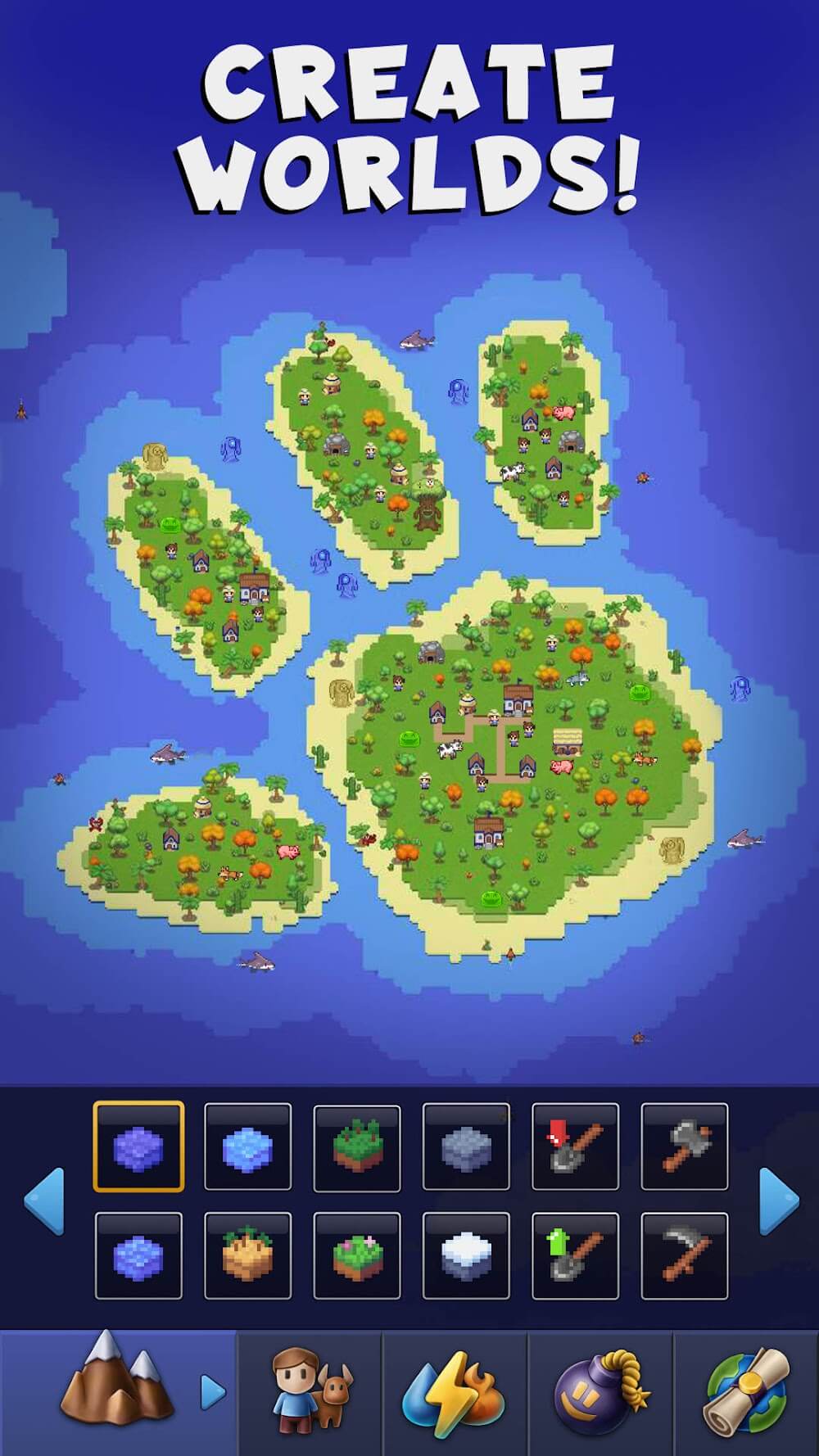Show previous tools with the left arrow
This screenshot has height=1456, width=819.
pos(44,1201)
